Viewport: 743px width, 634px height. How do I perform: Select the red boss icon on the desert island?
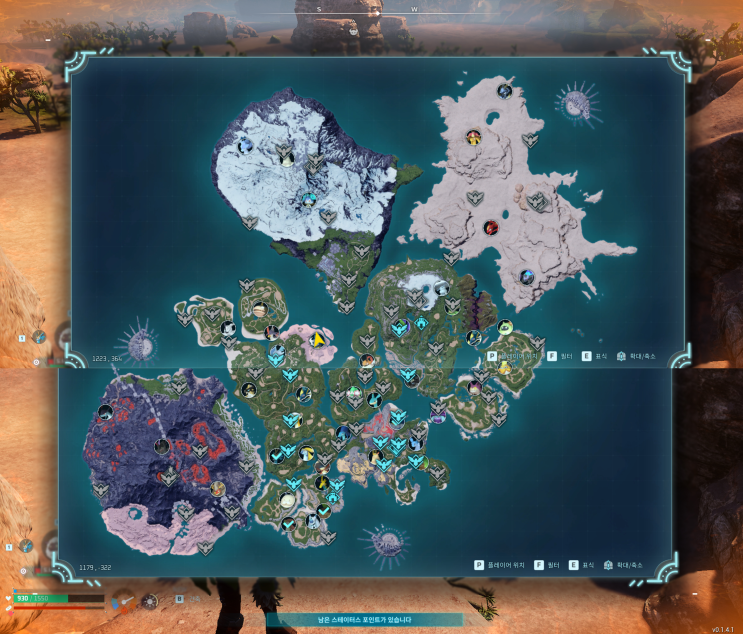coord(489,227)
